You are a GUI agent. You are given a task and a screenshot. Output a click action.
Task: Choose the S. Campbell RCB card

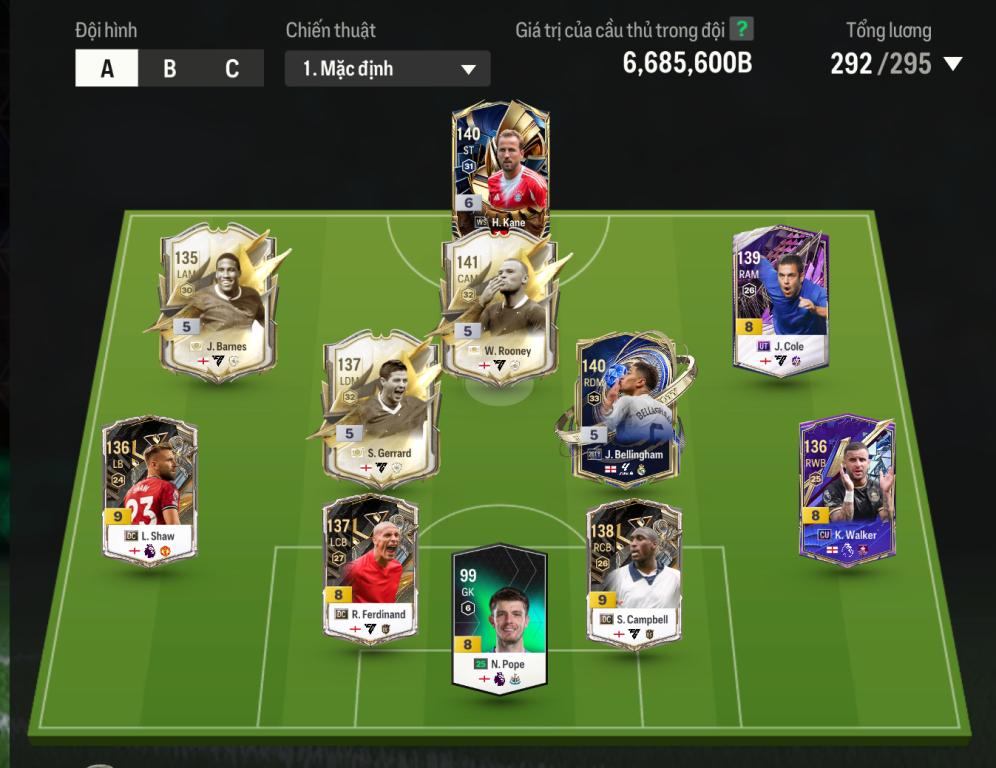[634, 570]
